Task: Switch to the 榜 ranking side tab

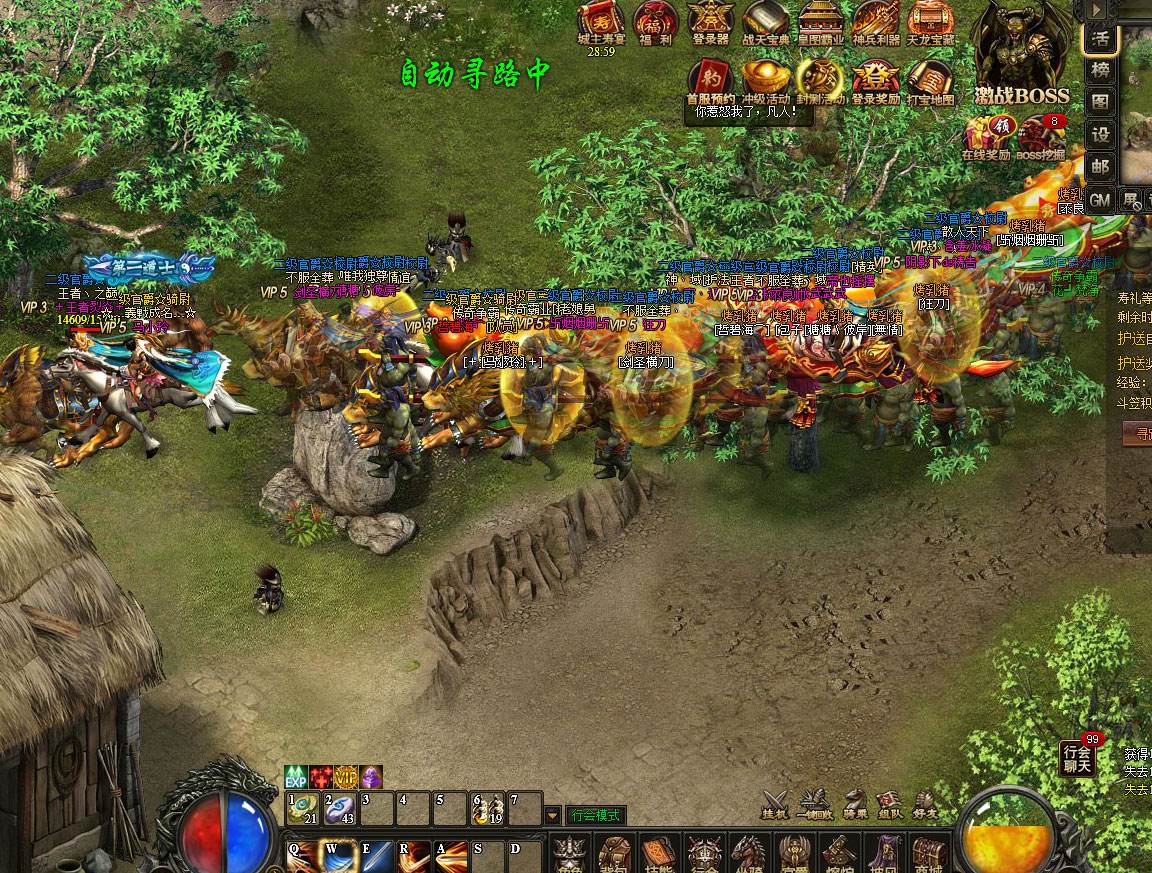Action: [x=1100, y=70]
